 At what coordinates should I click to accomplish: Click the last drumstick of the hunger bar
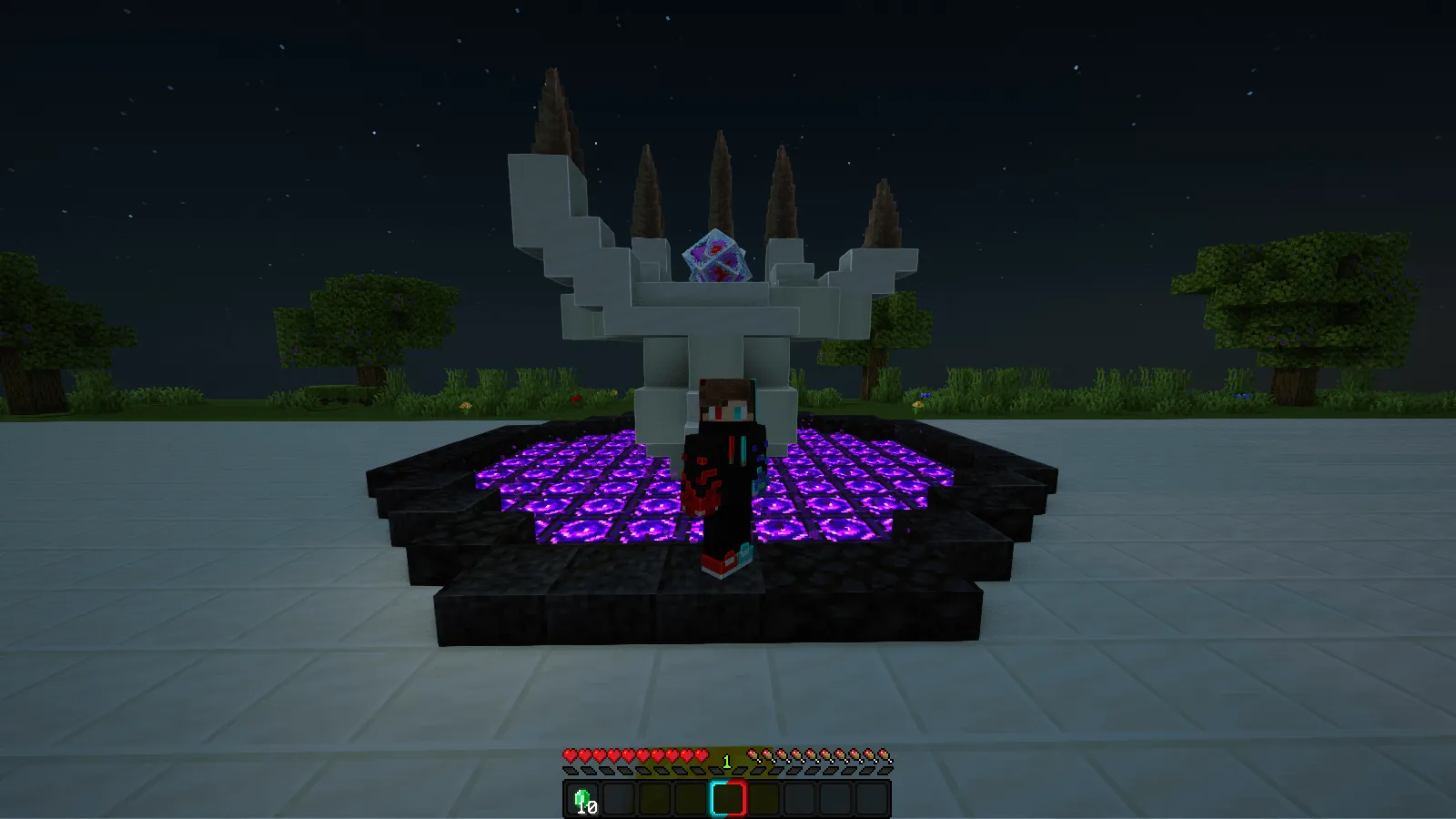[884, 754]
